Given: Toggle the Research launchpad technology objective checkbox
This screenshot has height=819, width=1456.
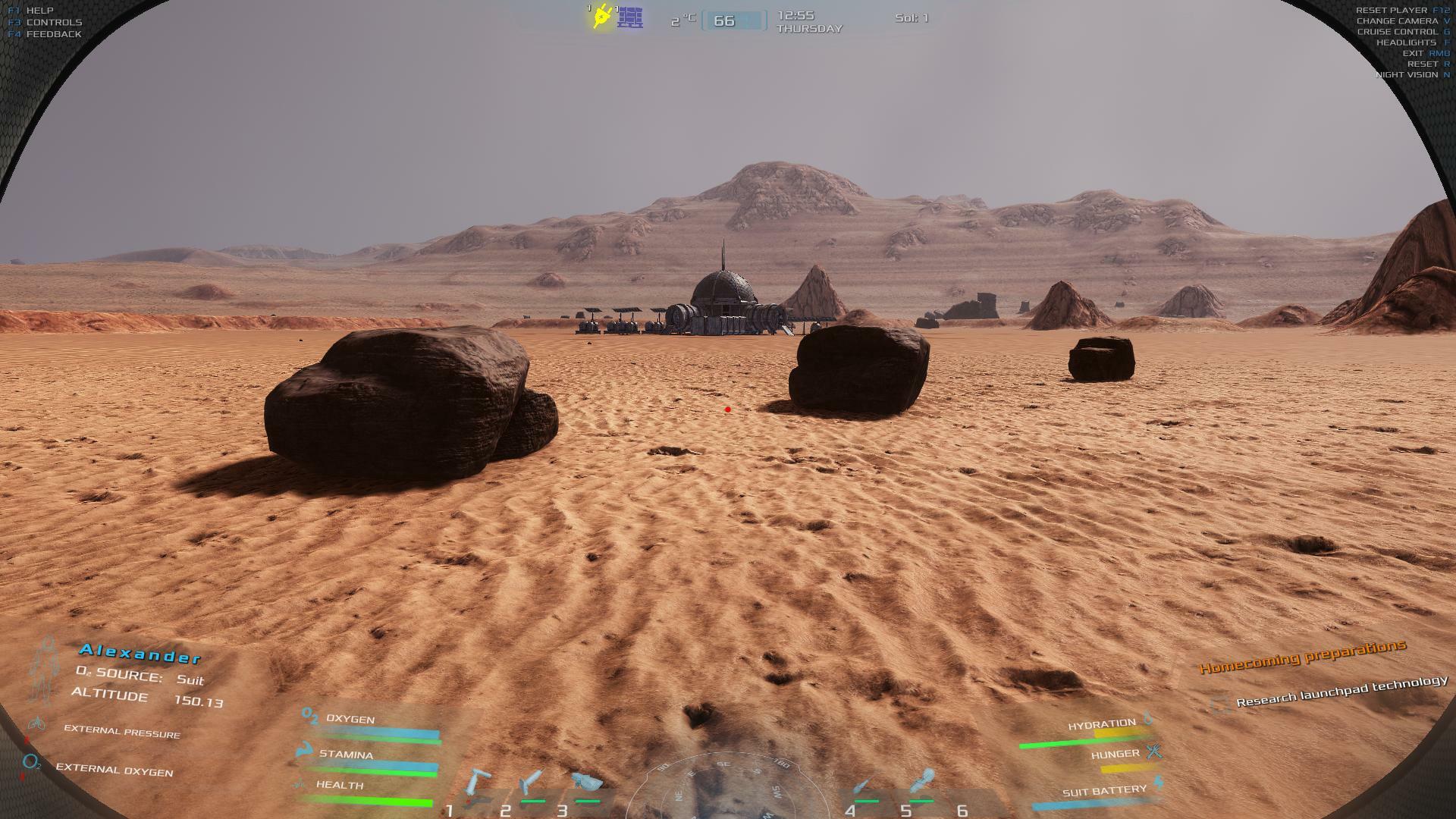Looking at the screenshot, I should 1220,705.
